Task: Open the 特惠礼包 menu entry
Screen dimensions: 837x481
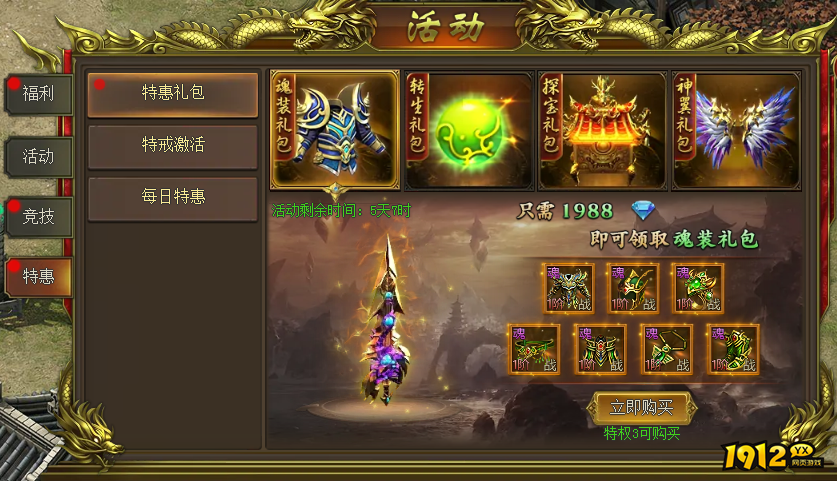Action: pyautogui.click(x=173, y=93)
